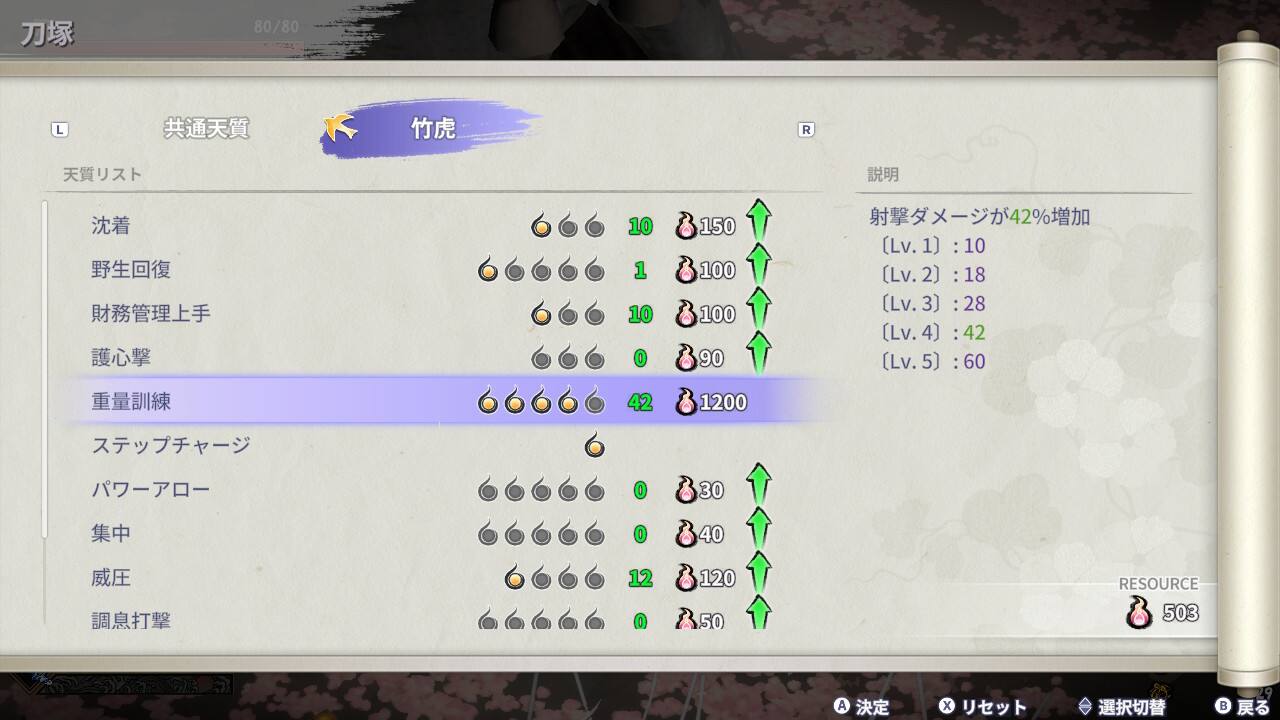The width and height of the screenshot is (1280, 720).
Task: Choose the 野生回復 talent row
Action: pyautogui.click(x=131, y=270)
